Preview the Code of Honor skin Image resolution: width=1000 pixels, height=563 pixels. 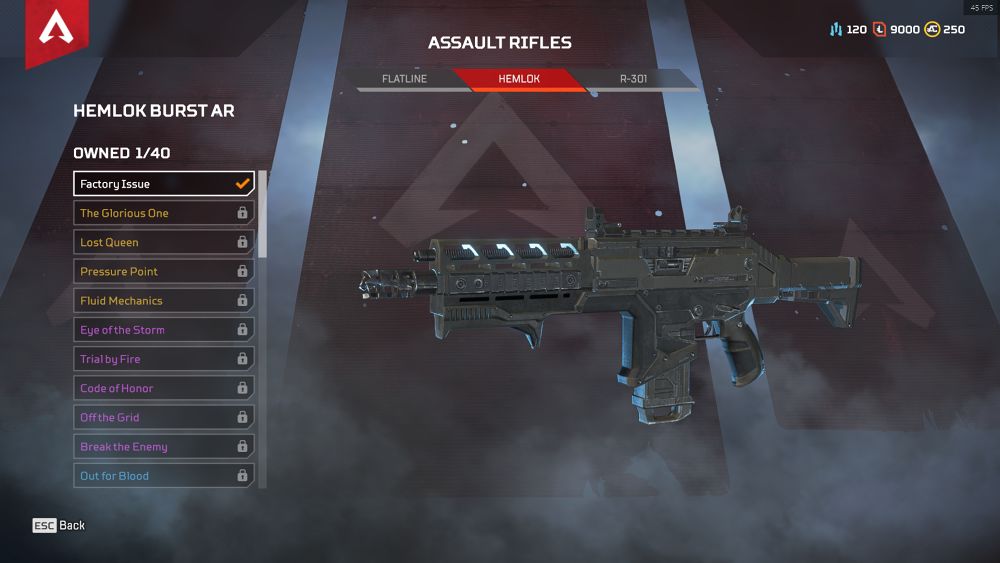tap(164, 388)
